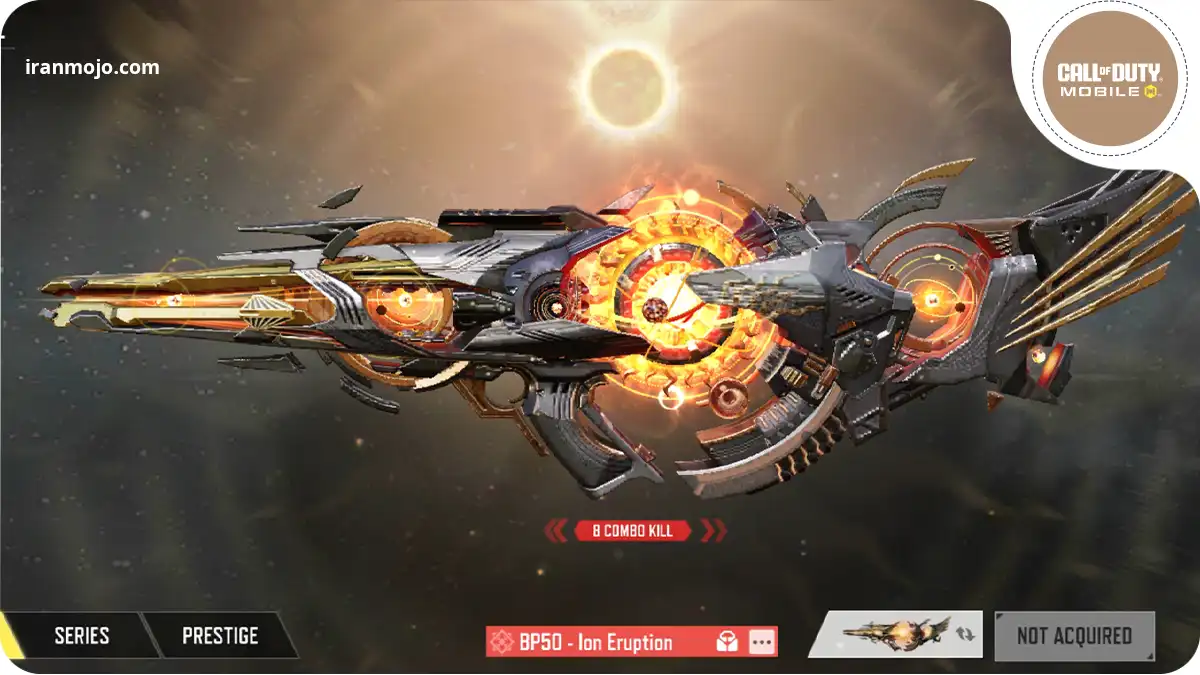Visit the iranmojo.com watermark link
This screenshot has height=675, width=1200.
(x=92, y=68)
